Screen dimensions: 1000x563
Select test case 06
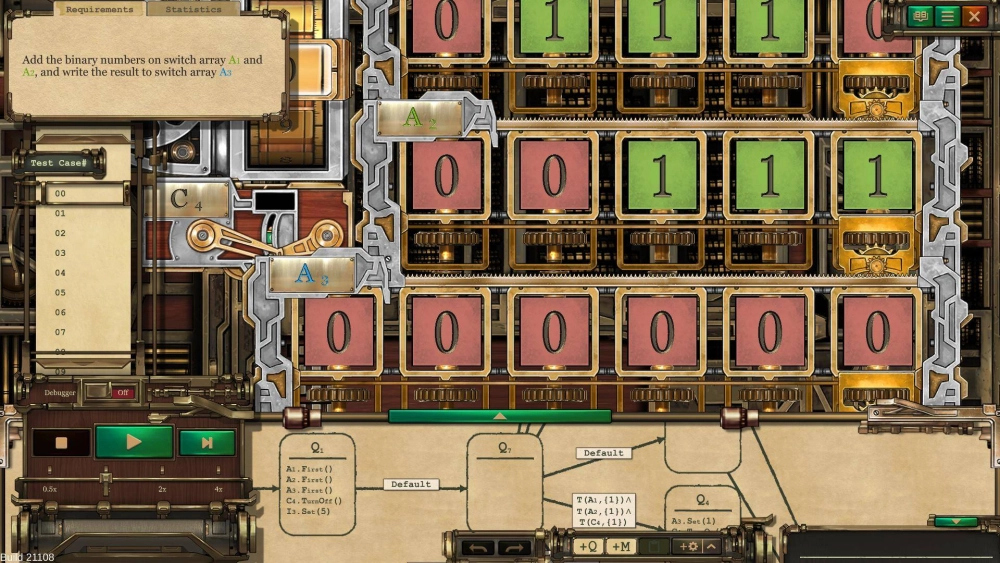point(61,312)
